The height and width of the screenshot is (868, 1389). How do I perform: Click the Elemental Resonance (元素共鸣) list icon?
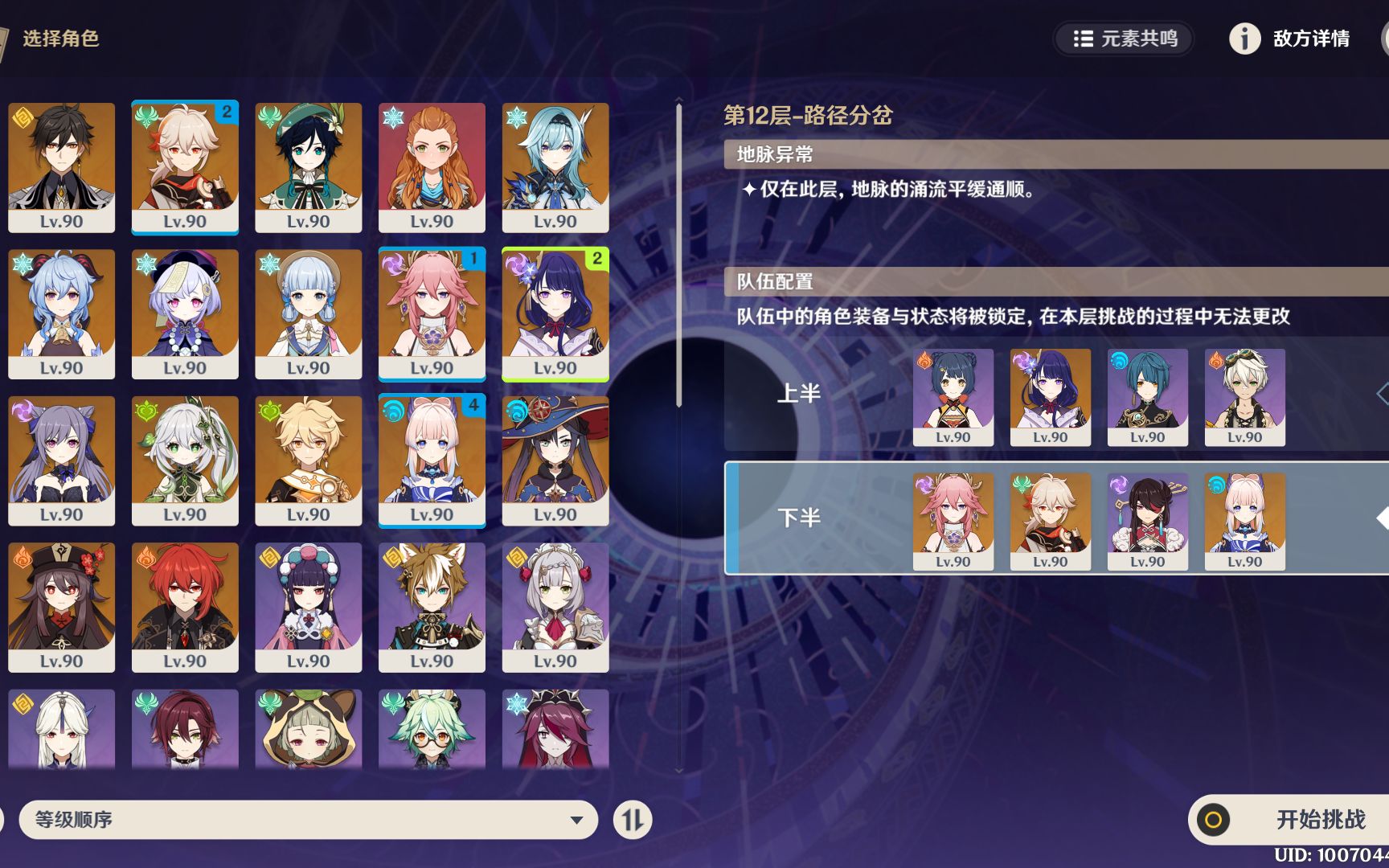pos(1084,39)
